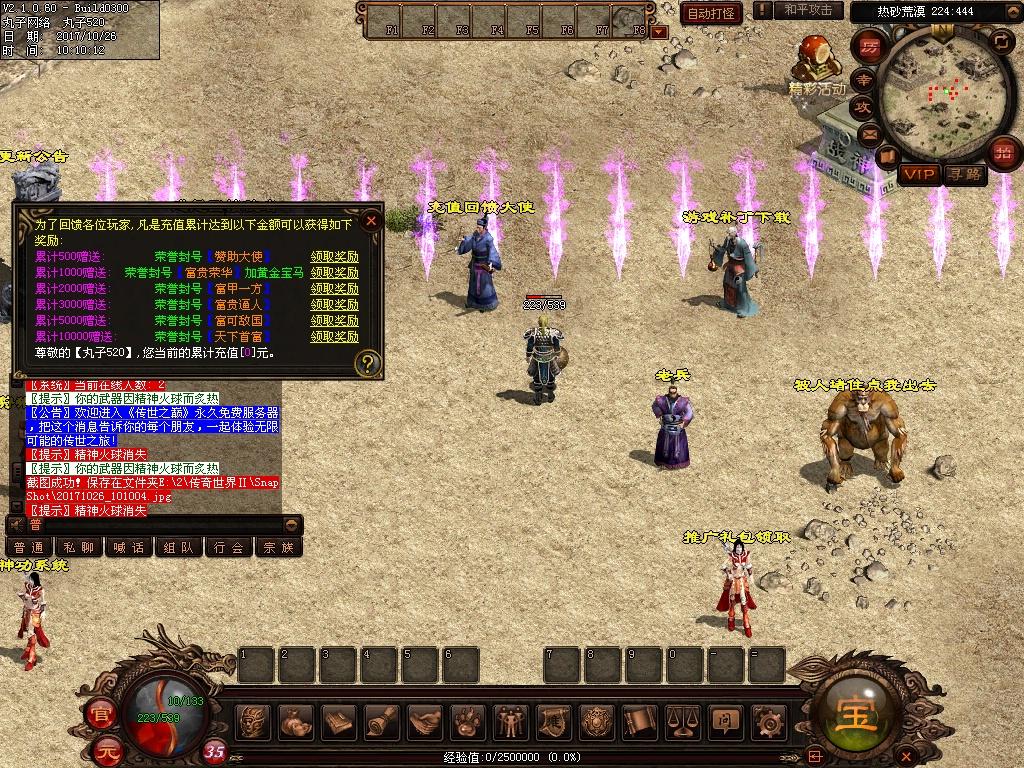The image size is (1024, 768).
Task: Collapse the F-key skill bar arrow
Action: tap(658, 32)
